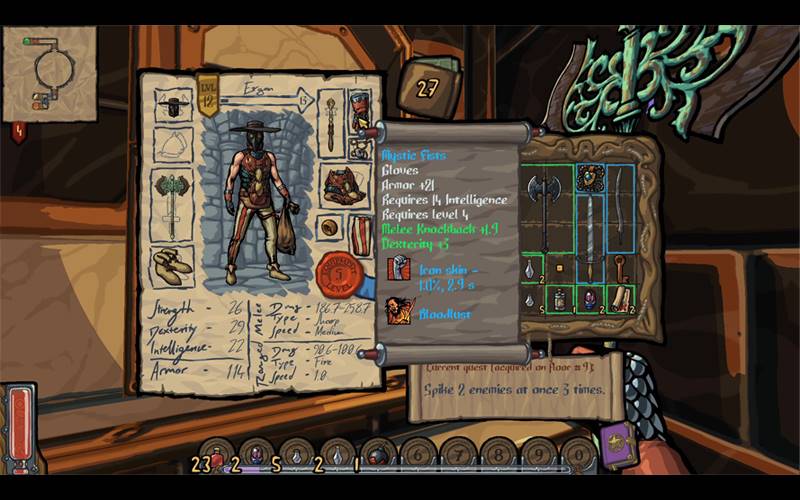Pick the battle axe in the inventory
This screenshot has width=800, height=500.
point(543,205)
